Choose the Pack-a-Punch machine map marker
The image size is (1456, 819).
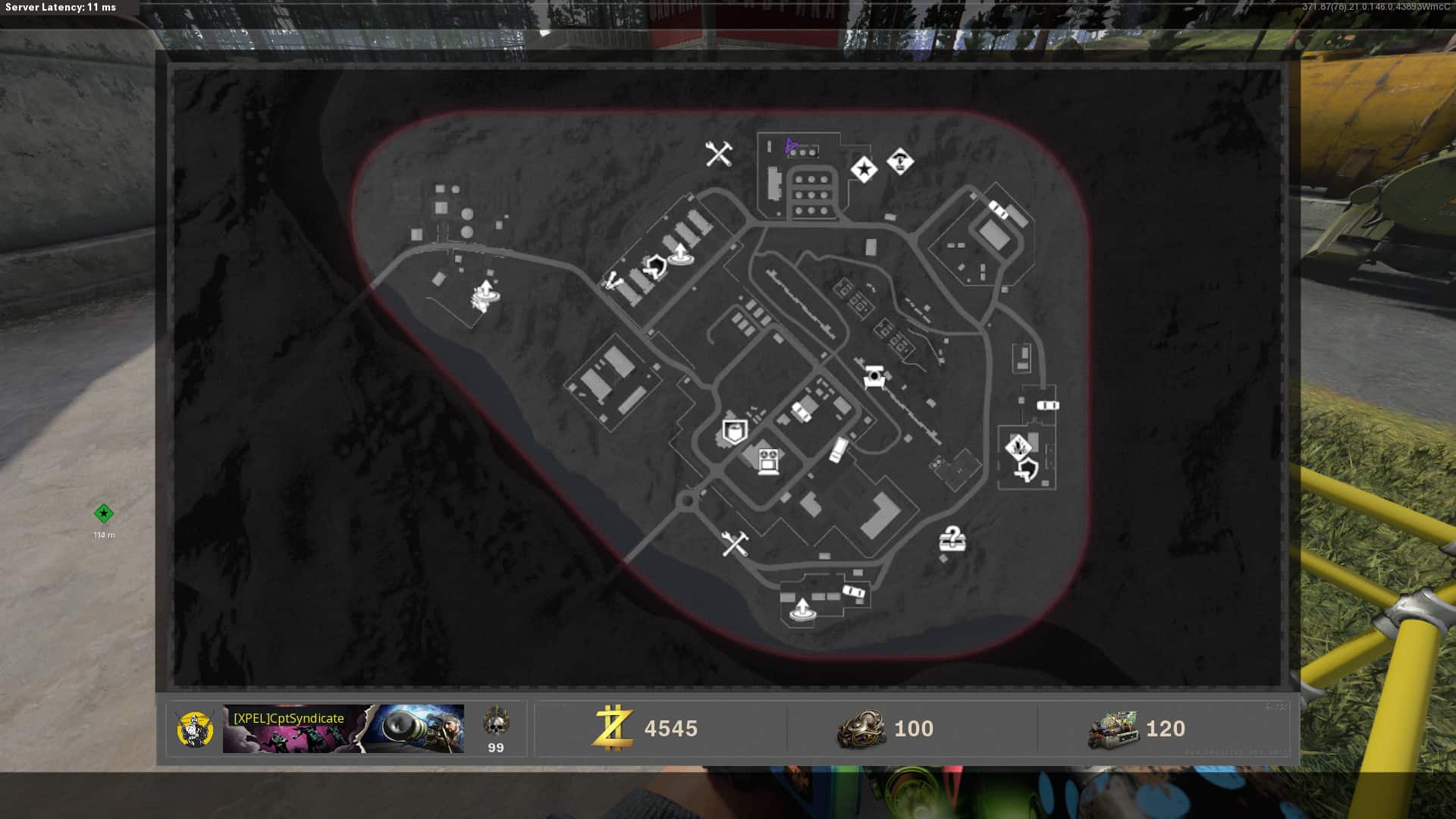(874, 376)
